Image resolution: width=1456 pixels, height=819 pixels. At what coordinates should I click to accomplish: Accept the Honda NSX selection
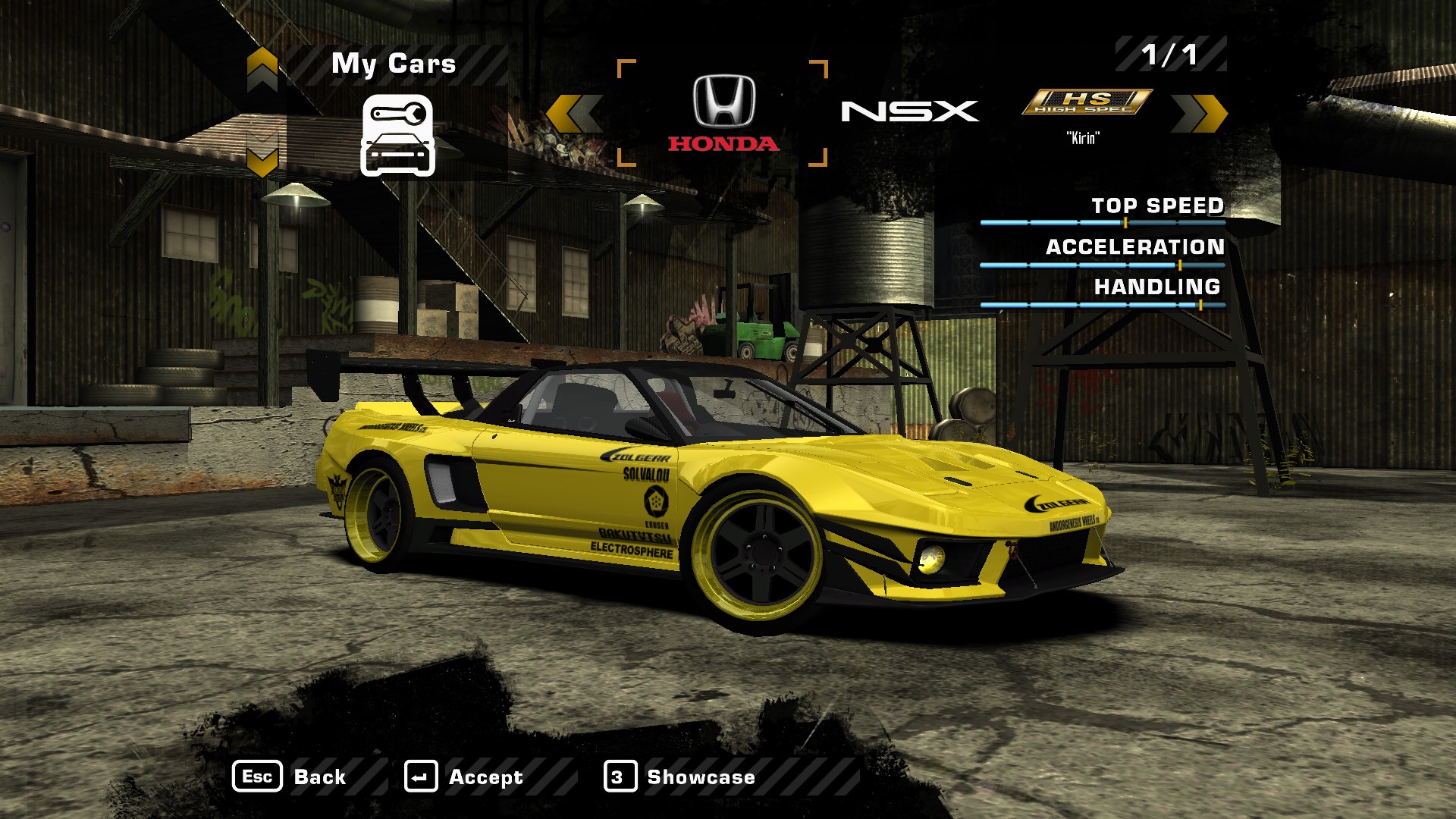(x=464, y=777)
